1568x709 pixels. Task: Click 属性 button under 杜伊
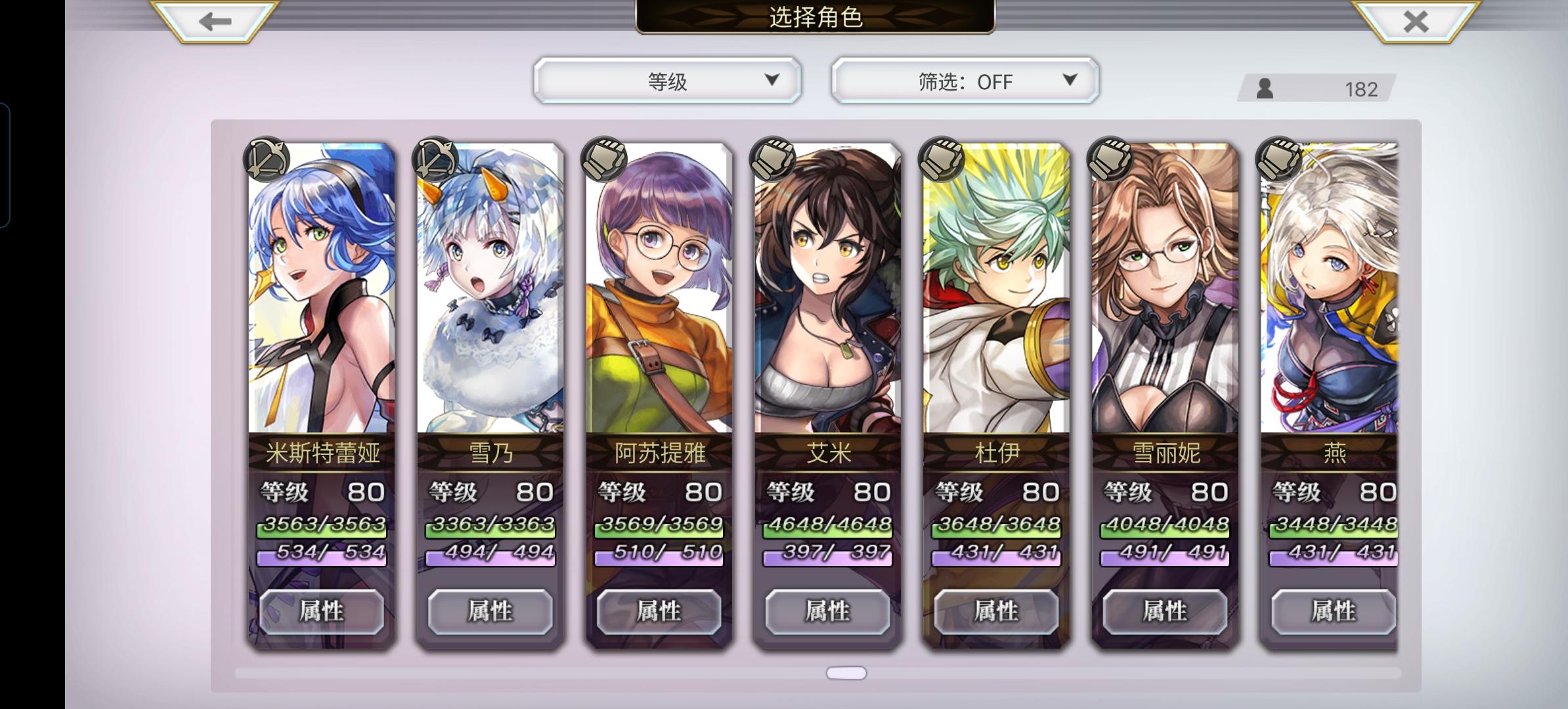(x=996, y=611)
